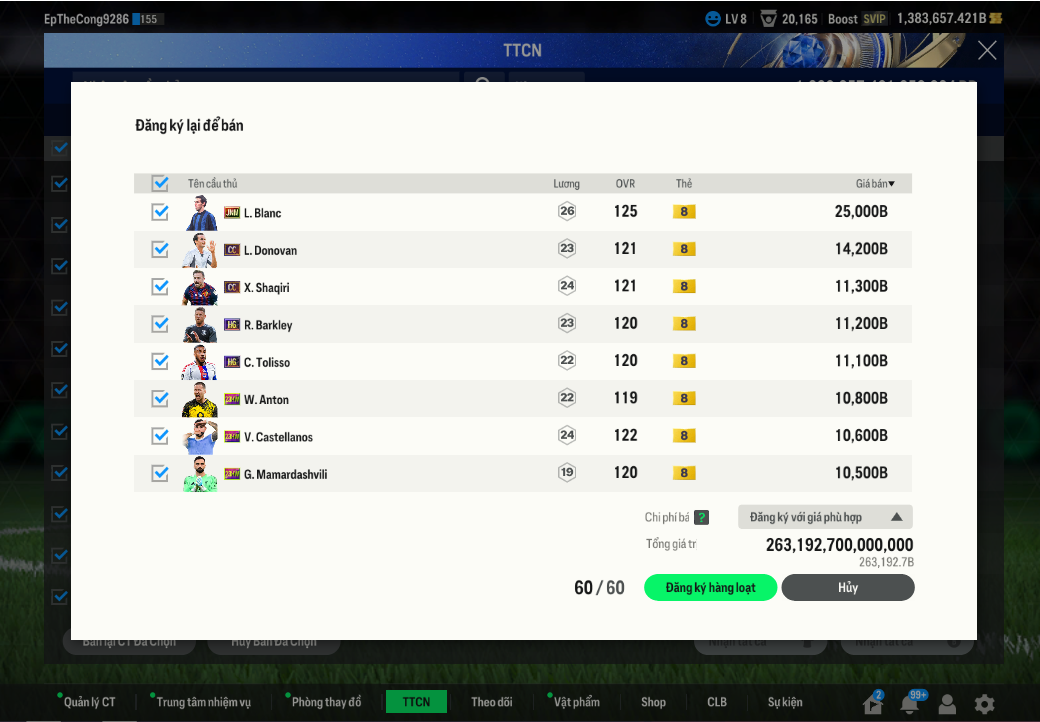The width and height of the screenshot is (1040, 722).
Task: Toggle R. Barkley's checkbox
Action: 160,324
